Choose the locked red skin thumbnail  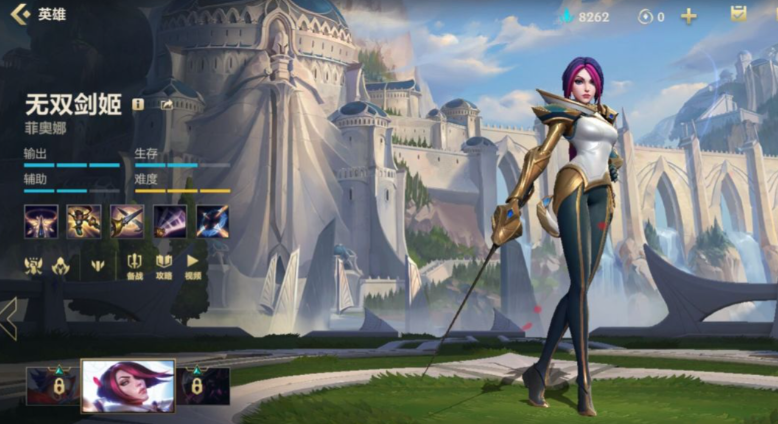point(52,386)
